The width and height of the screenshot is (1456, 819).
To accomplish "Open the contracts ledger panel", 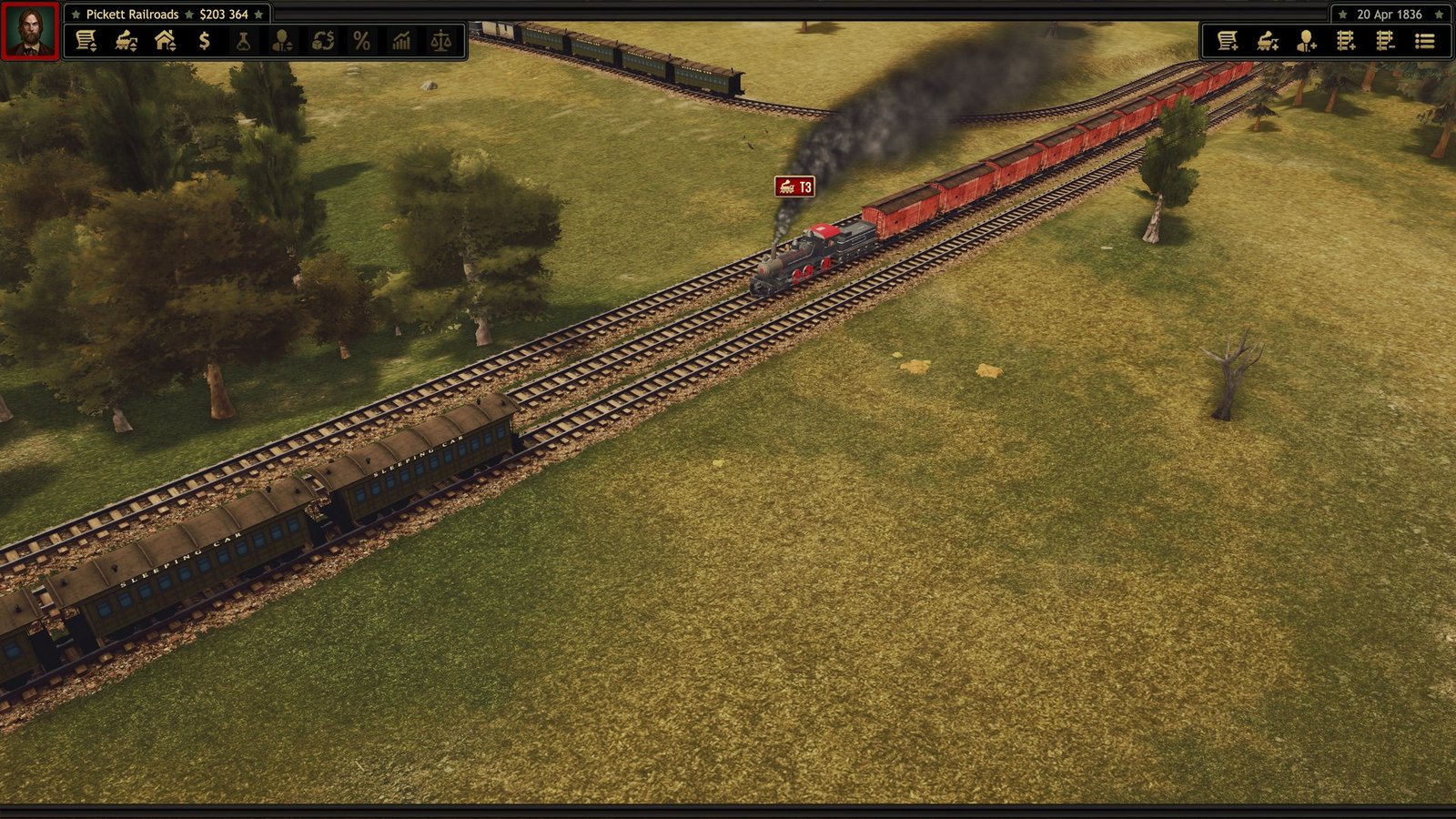I will click(87, 40).
